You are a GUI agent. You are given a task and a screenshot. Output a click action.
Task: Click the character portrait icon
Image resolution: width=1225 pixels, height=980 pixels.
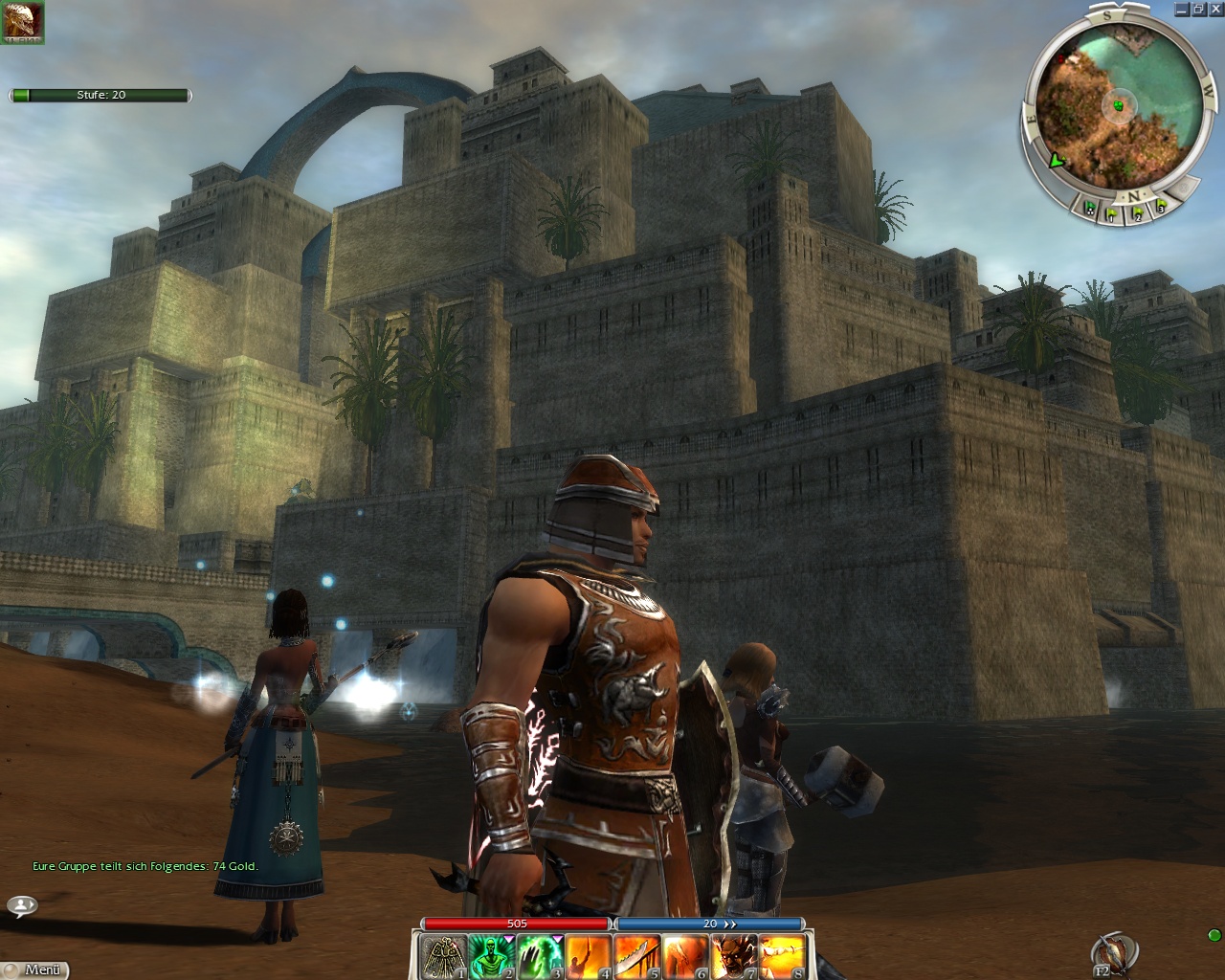(23, 21)
